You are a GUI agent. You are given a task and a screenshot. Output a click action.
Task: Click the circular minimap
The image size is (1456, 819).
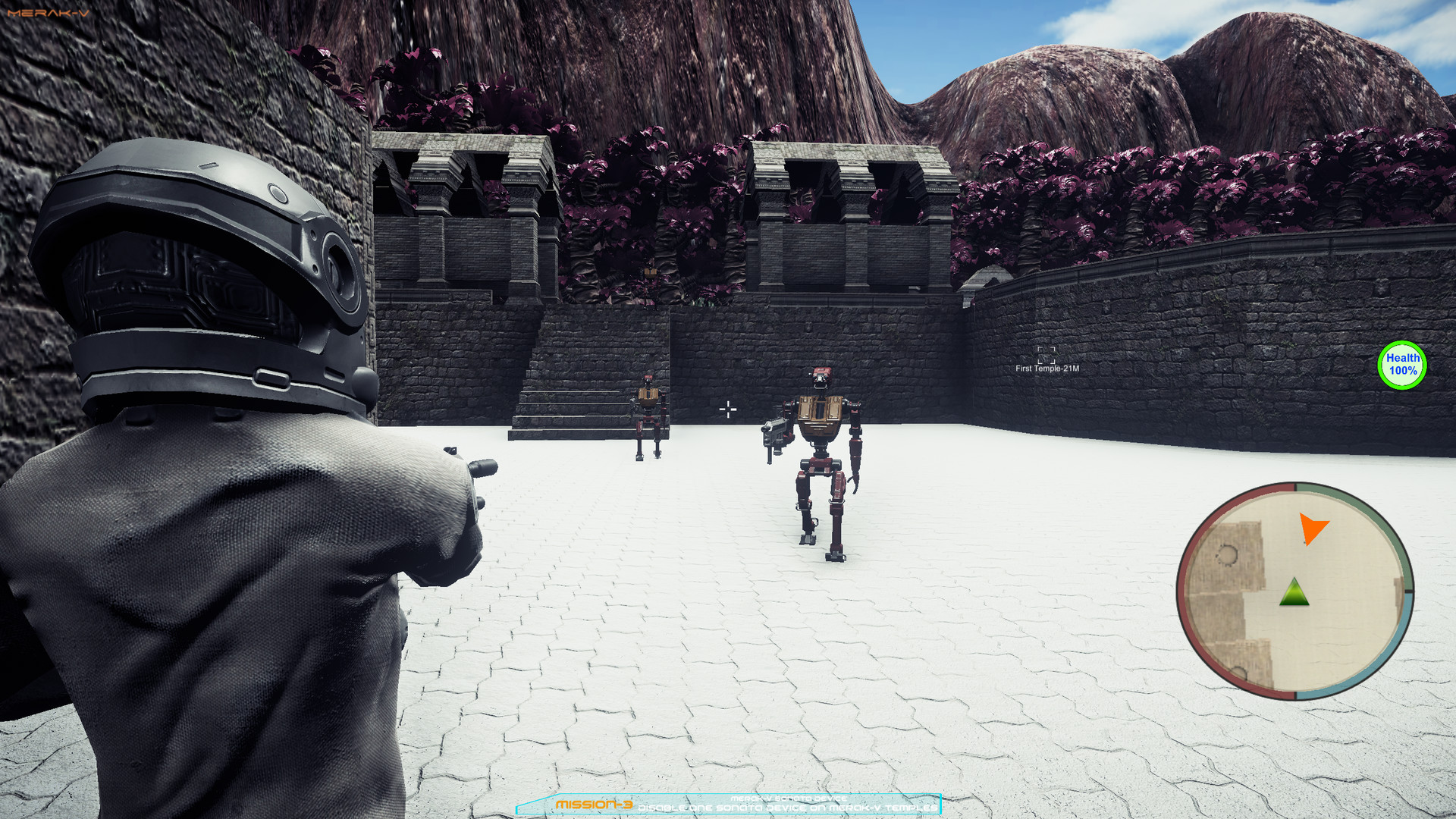pos(1294,591)
